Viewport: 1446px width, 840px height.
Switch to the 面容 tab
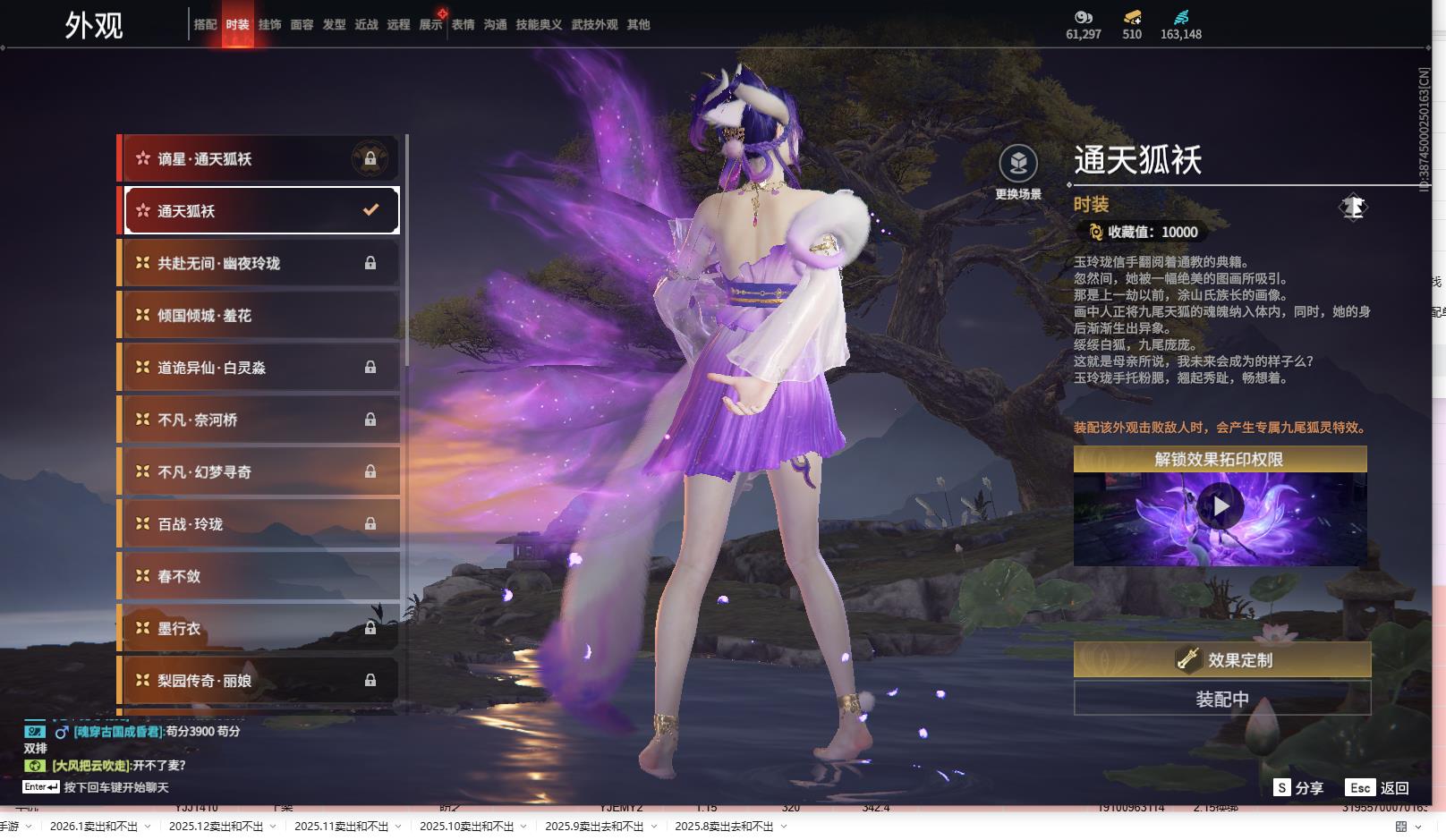tap(302, 25)
